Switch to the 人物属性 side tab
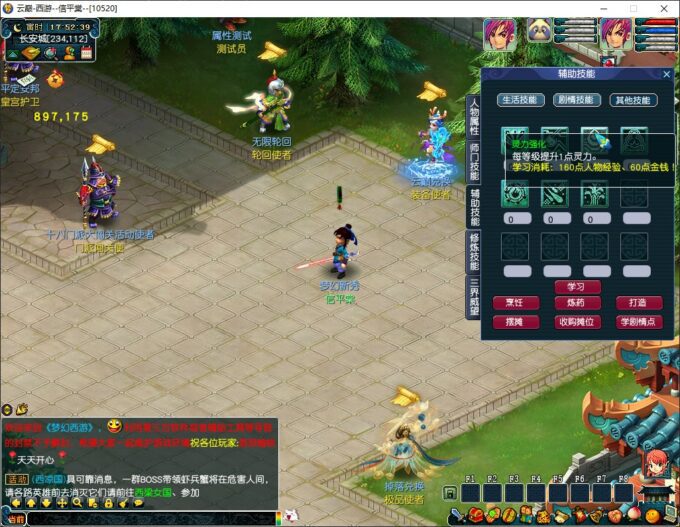 point(474,117)
